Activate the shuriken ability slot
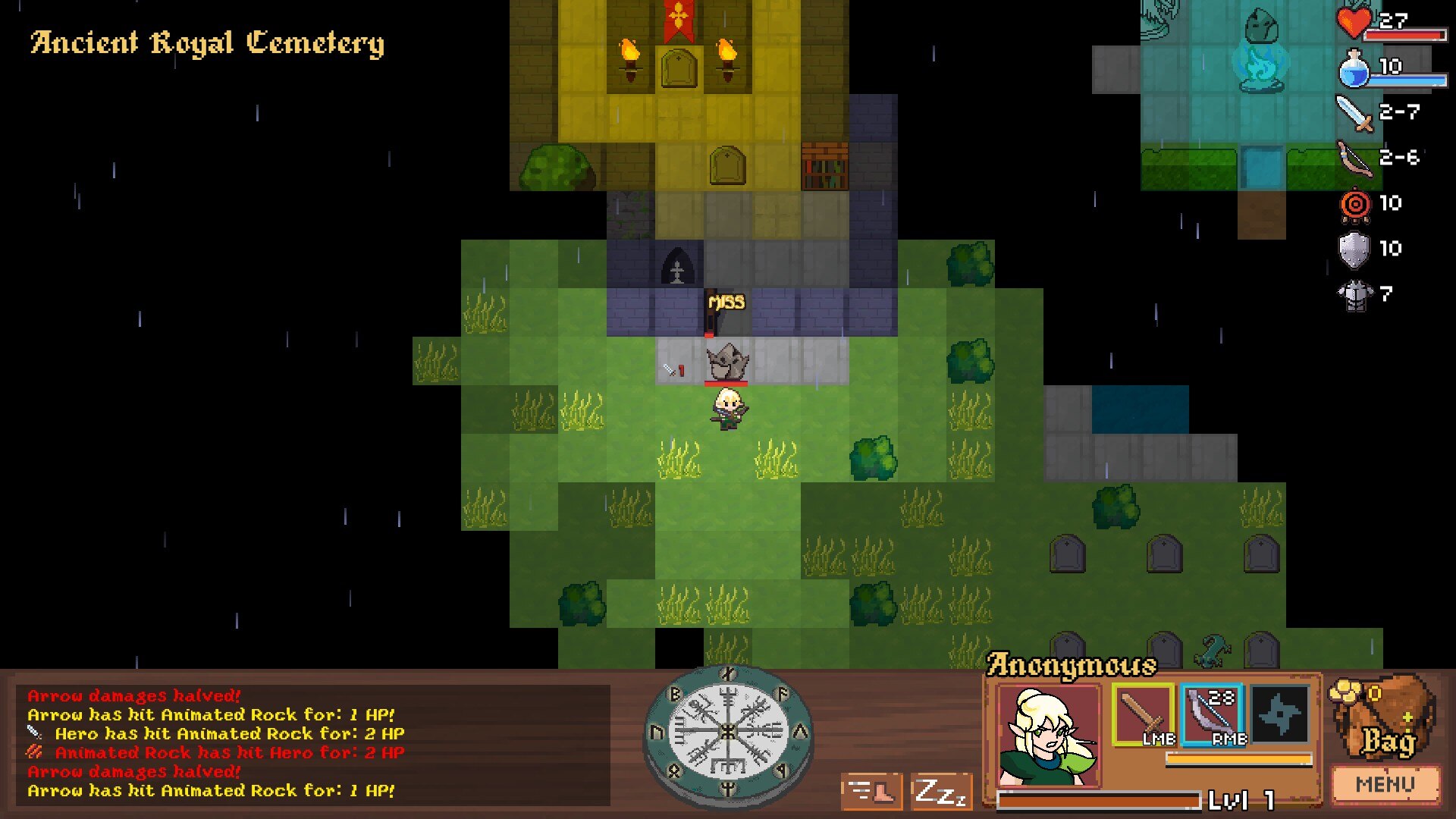 click(1280, 714)
